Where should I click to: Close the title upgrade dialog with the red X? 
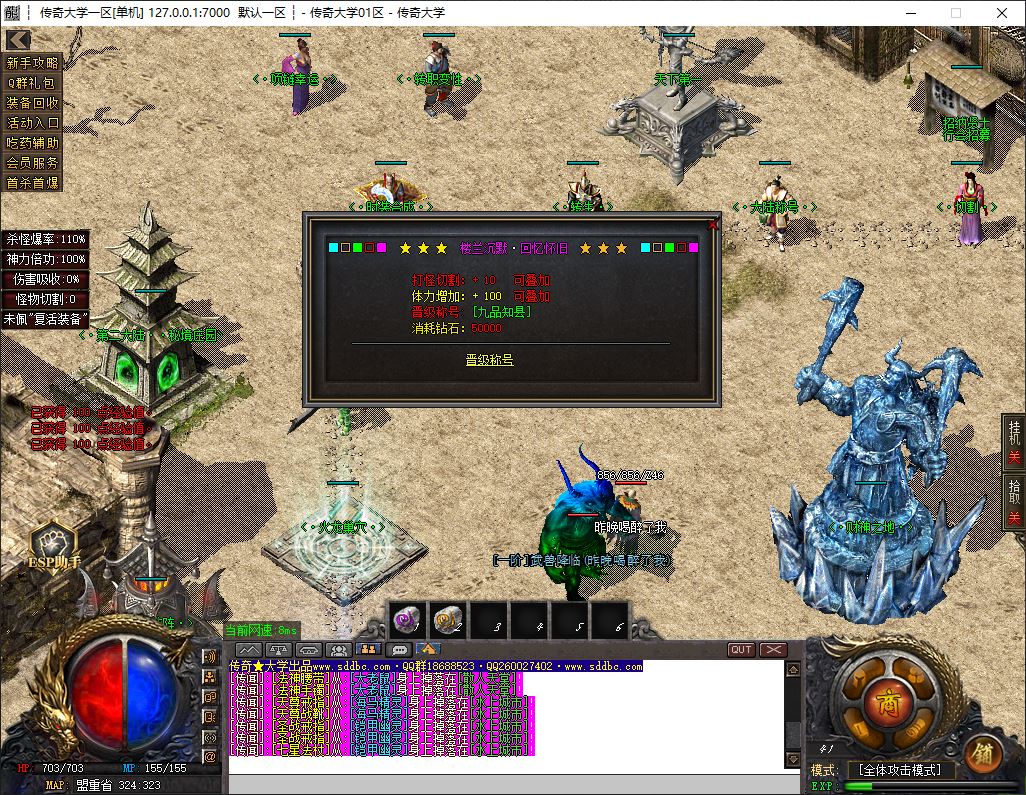click(x=713, y=225)
